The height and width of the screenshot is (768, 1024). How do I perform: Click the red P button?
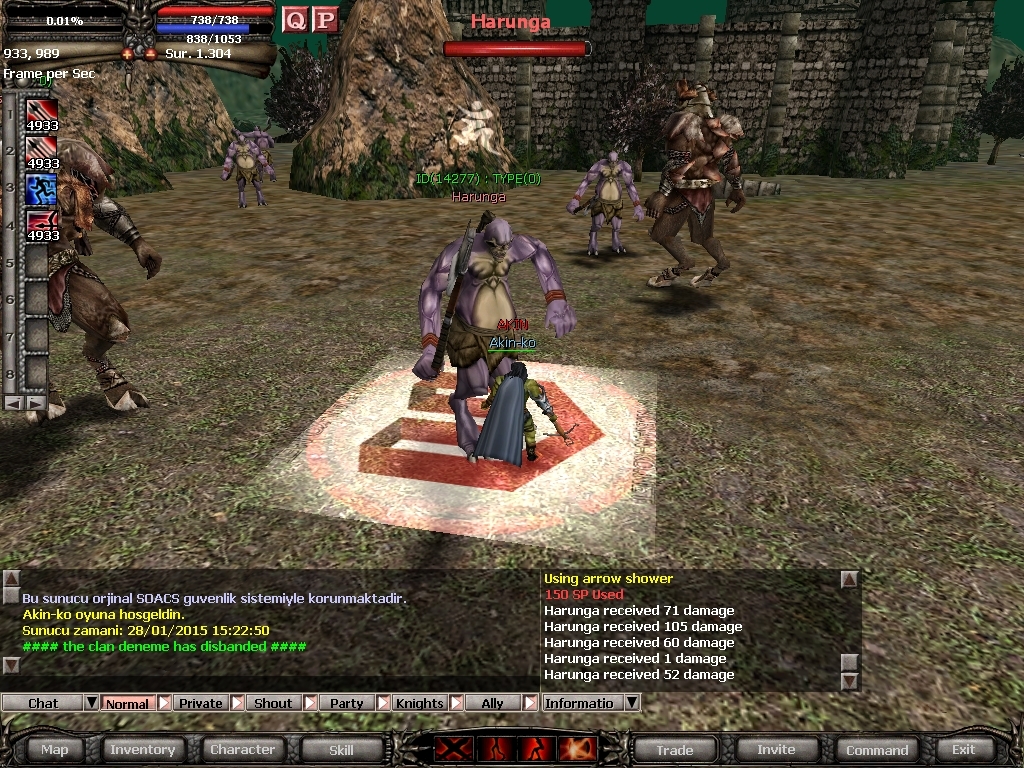pos(324,19)
